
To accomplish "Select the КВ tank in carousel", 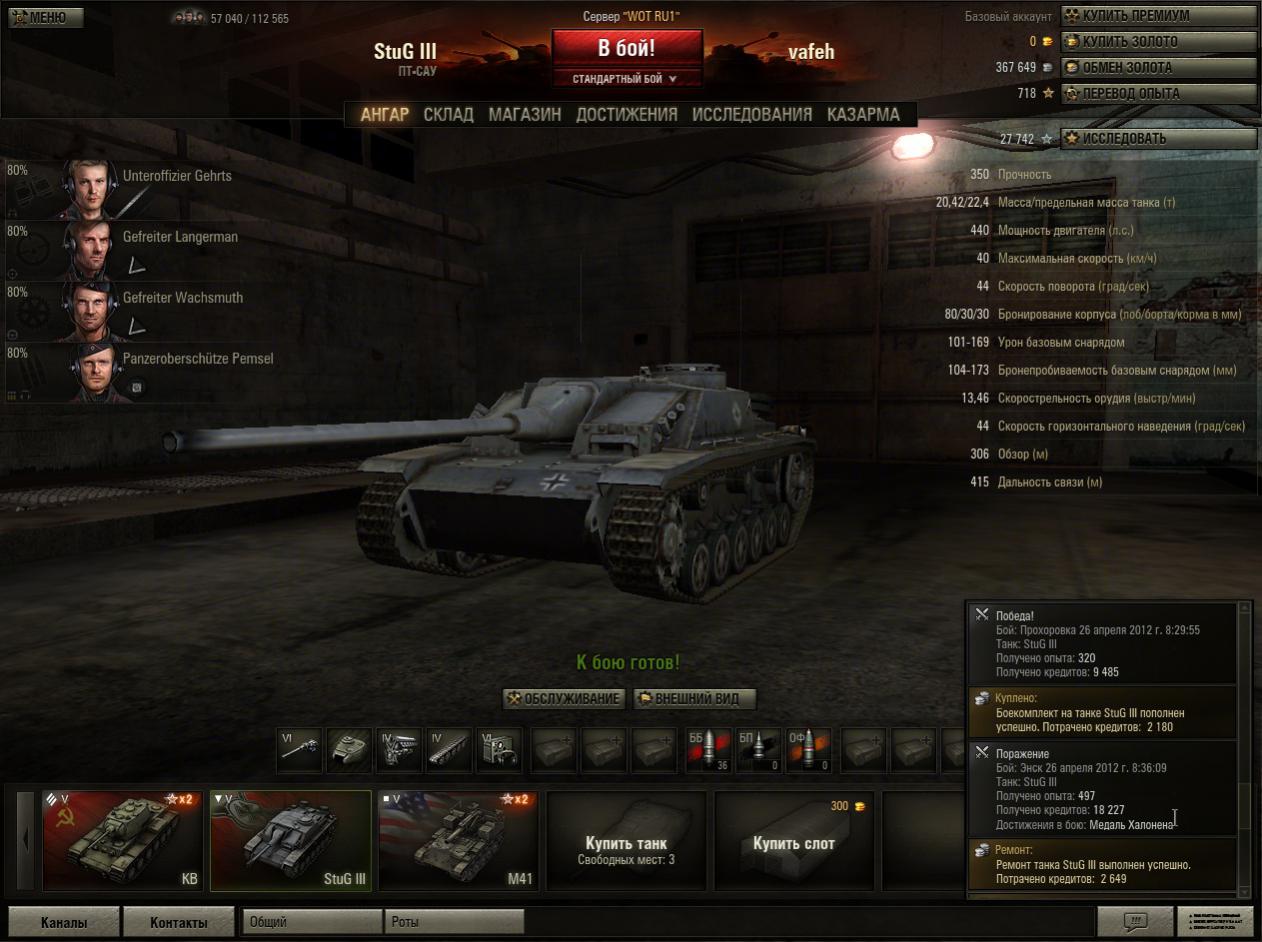I will (123, 841).
